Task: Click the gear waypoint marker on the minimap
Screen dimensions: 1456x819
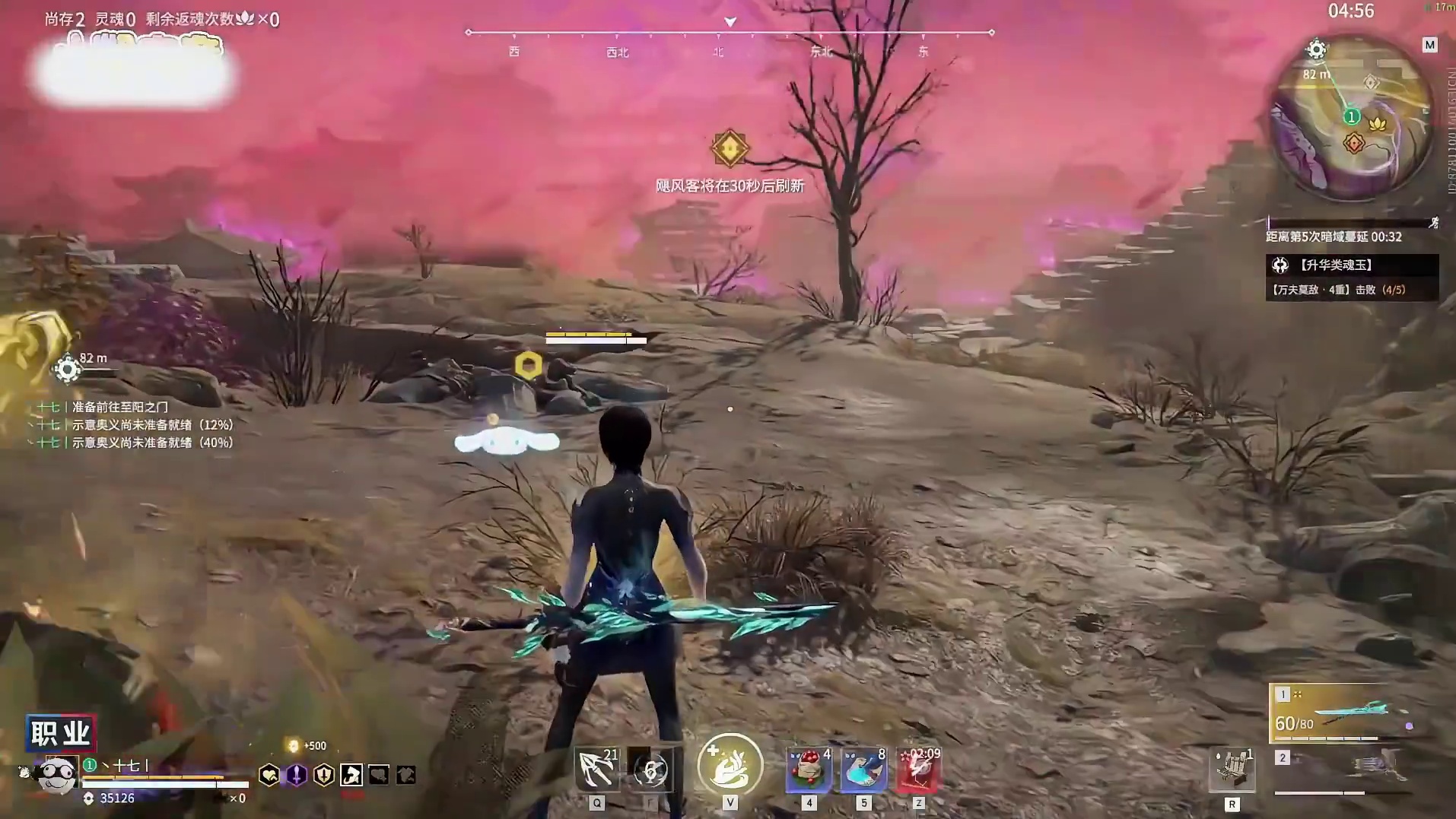Action: coord(1316,50)
